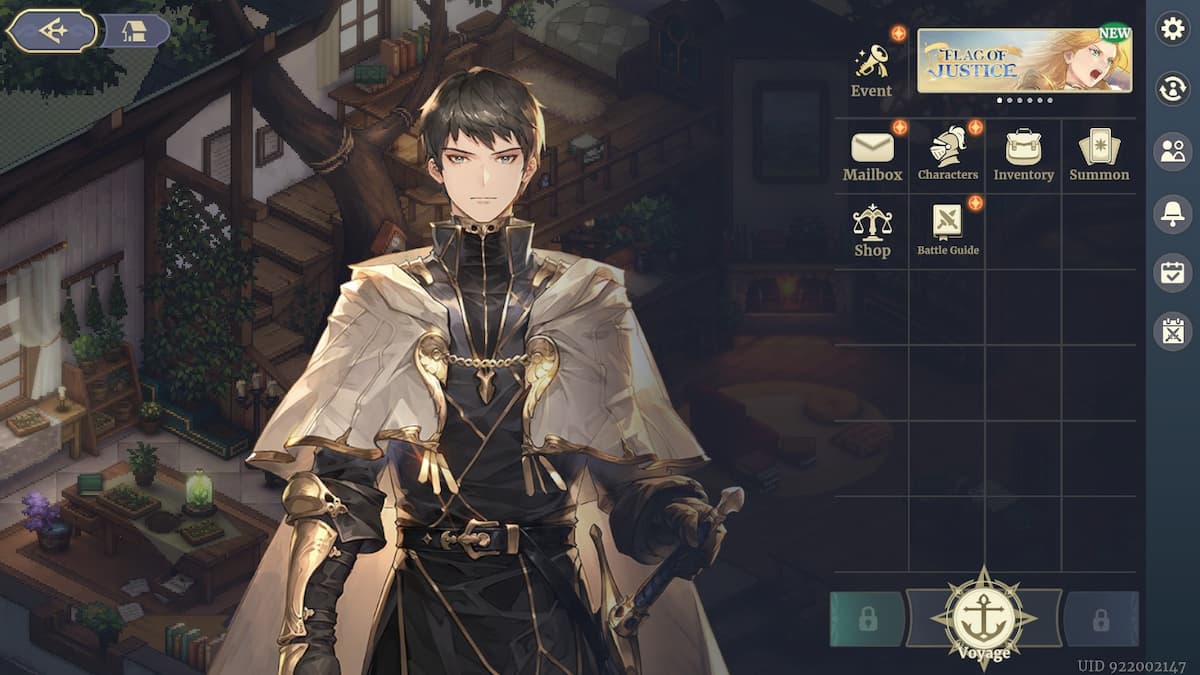This screenshot has height=675, width=1200.
Task: Open the Inventory briefcase
Action: [1023, 156]
